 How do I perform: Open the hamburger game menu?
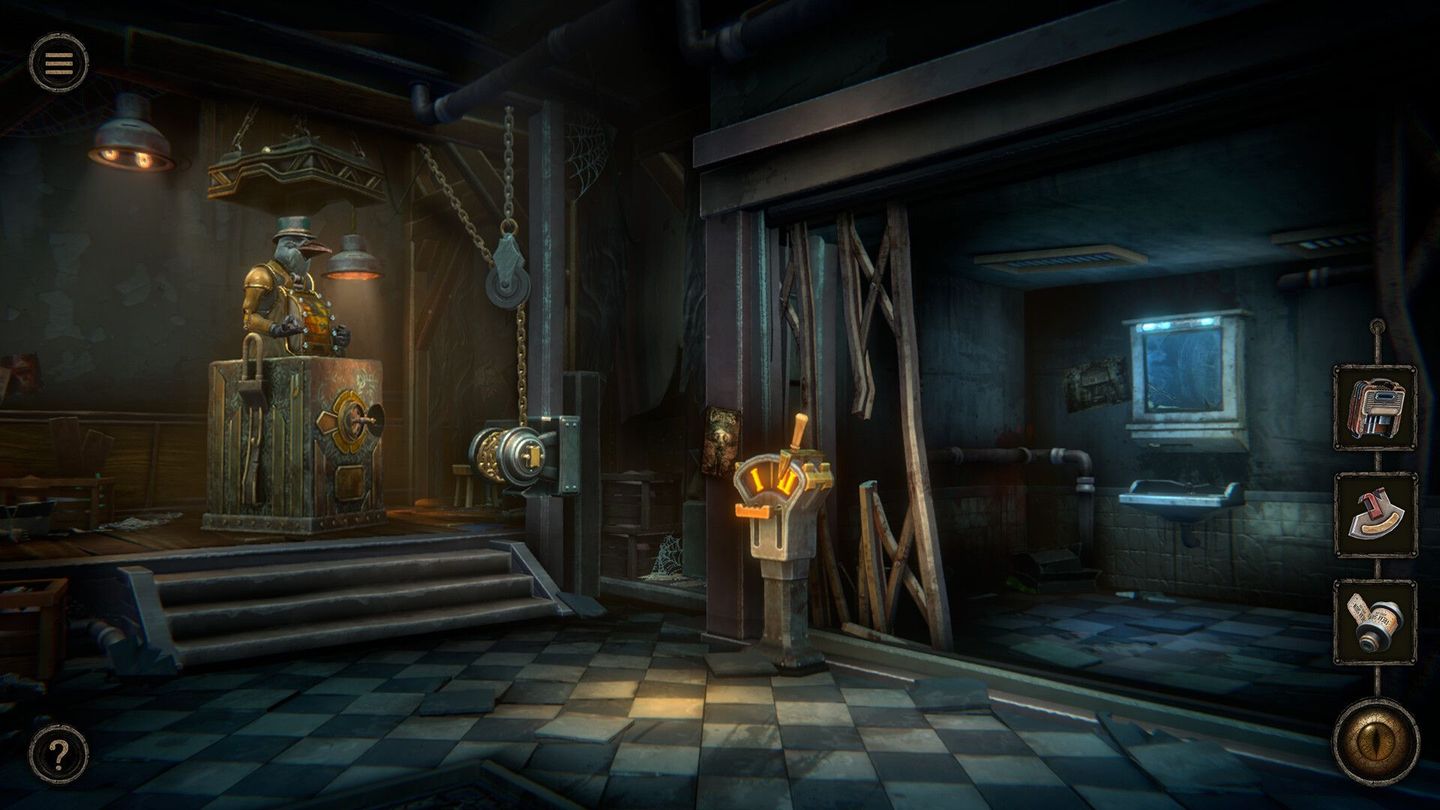coord(59,63)
